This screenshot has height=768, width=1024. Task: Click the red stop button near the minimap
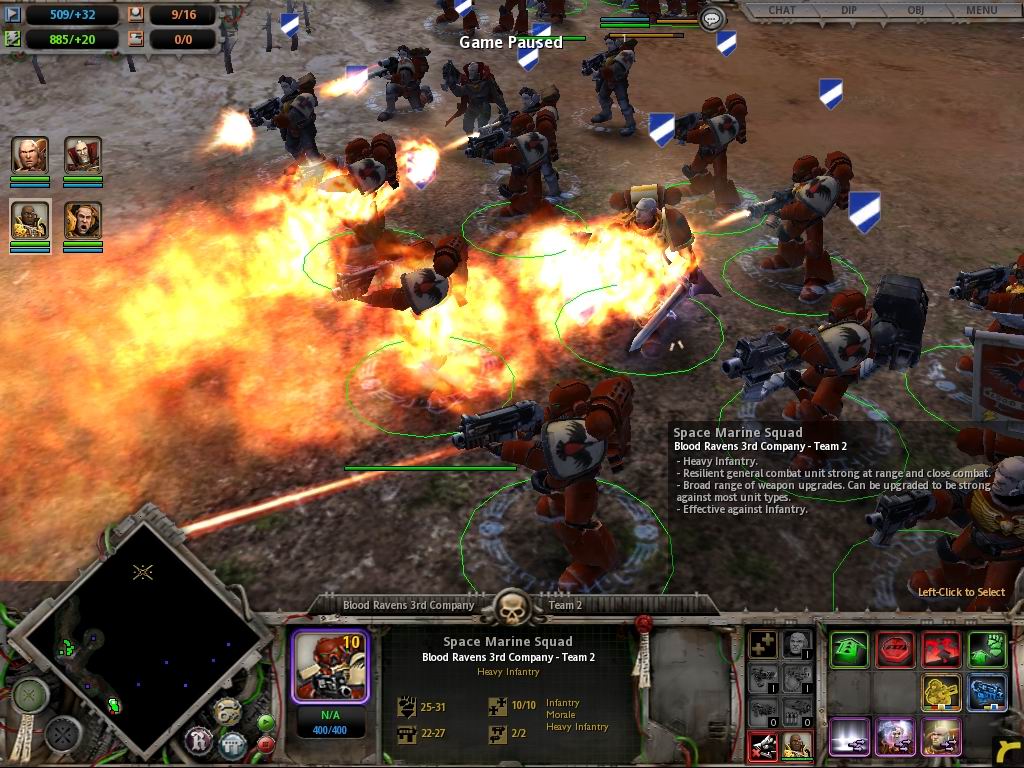pos(266,744)
